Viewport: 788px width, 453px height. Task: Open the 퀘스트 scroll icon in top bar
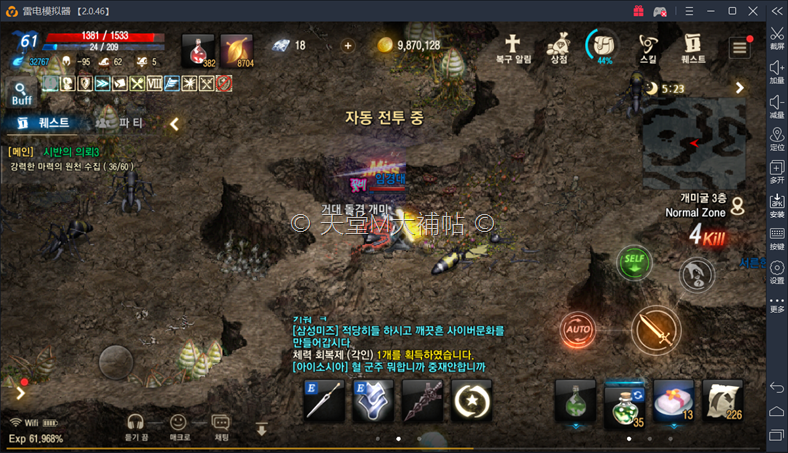[693, 48]
